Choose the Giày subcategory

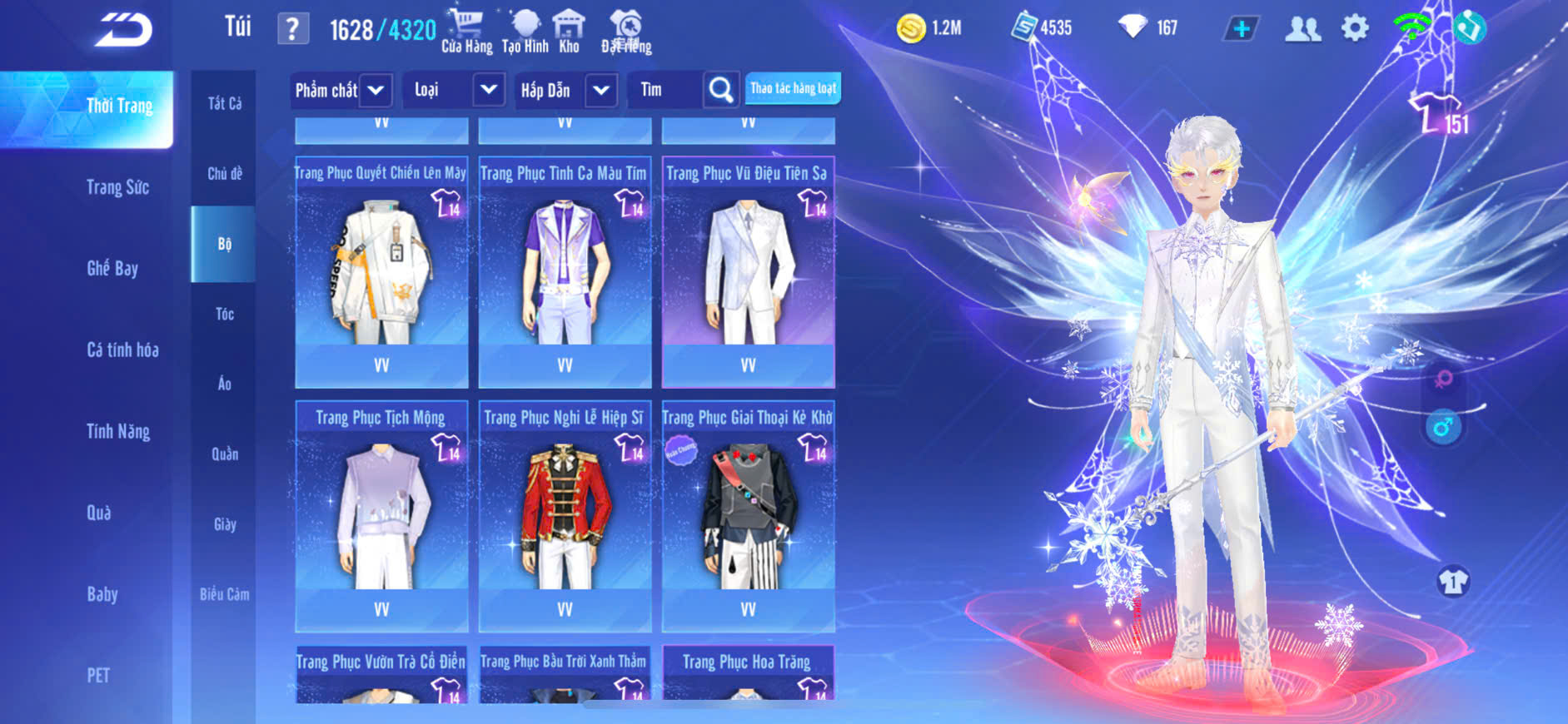tap(224, 524)
